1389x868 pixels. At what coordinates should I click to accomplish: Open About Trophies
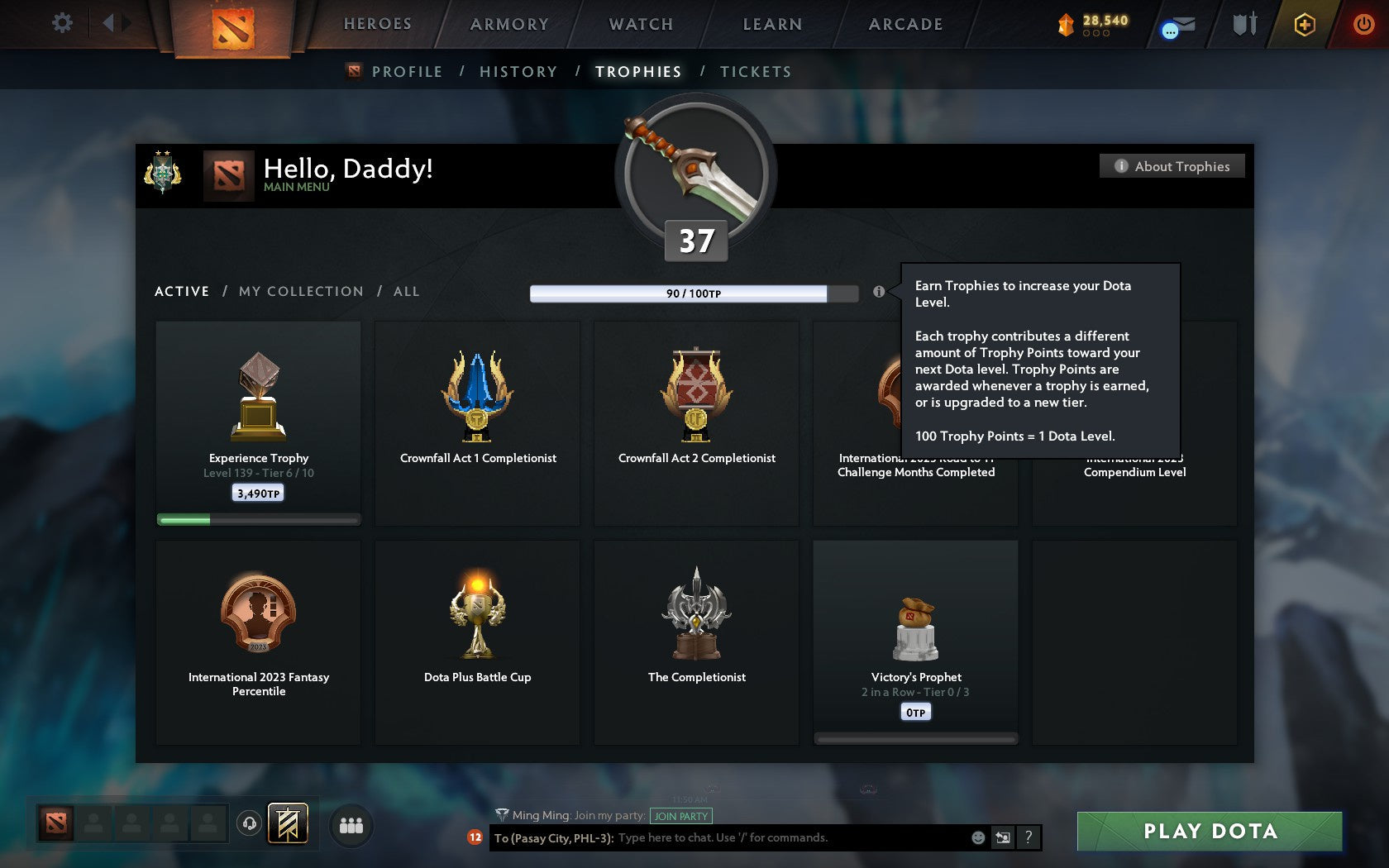tap(1172, 165)
